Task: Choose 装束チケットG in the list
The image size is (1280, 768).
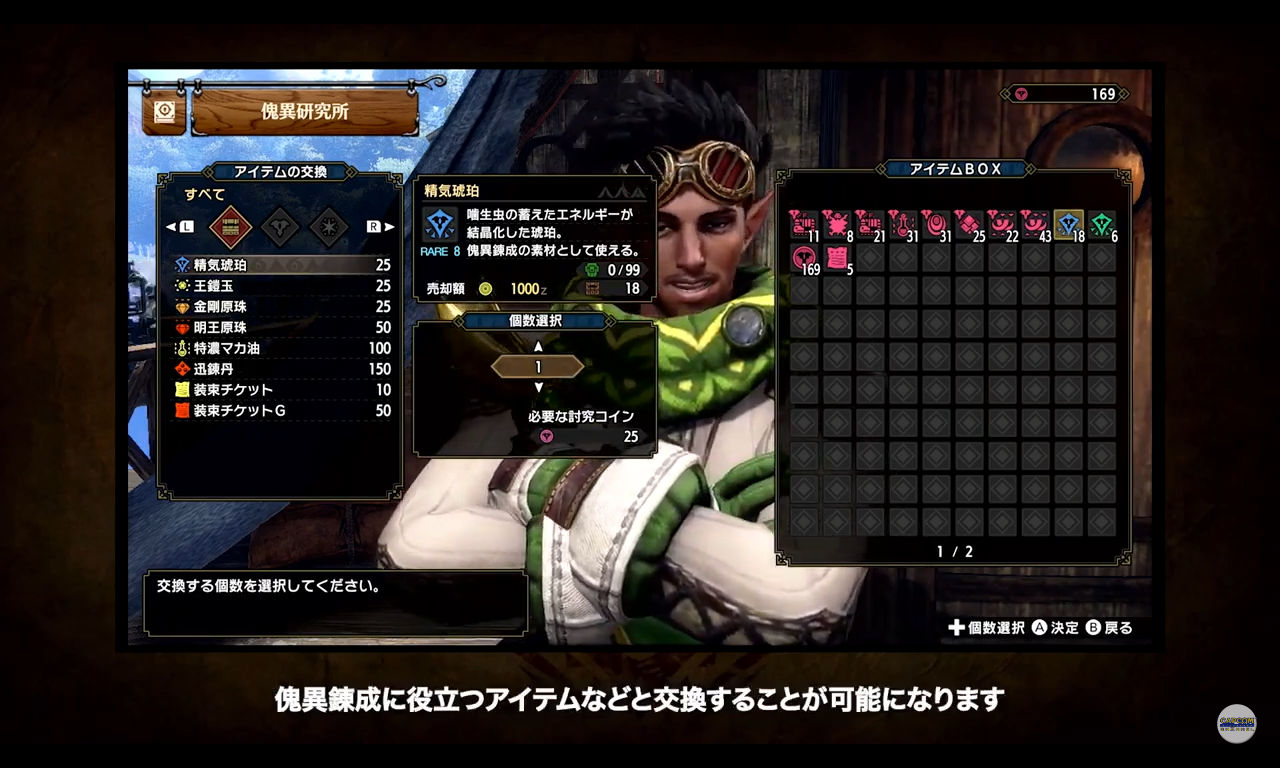Action: (280, 411)
